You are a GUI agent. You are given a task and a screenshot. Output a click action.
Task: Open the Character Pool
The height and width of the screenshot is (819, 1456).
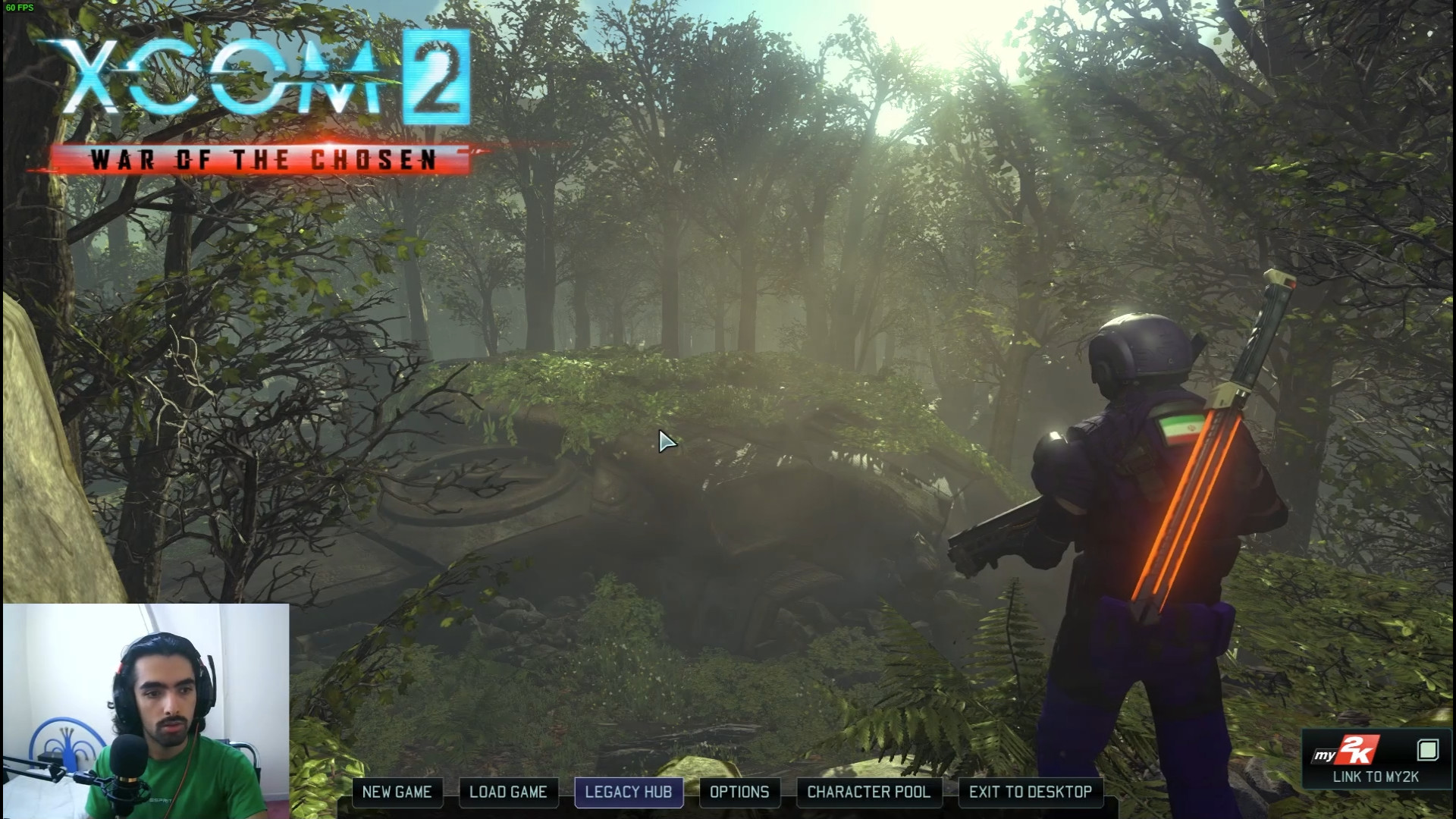click(868, 792)
